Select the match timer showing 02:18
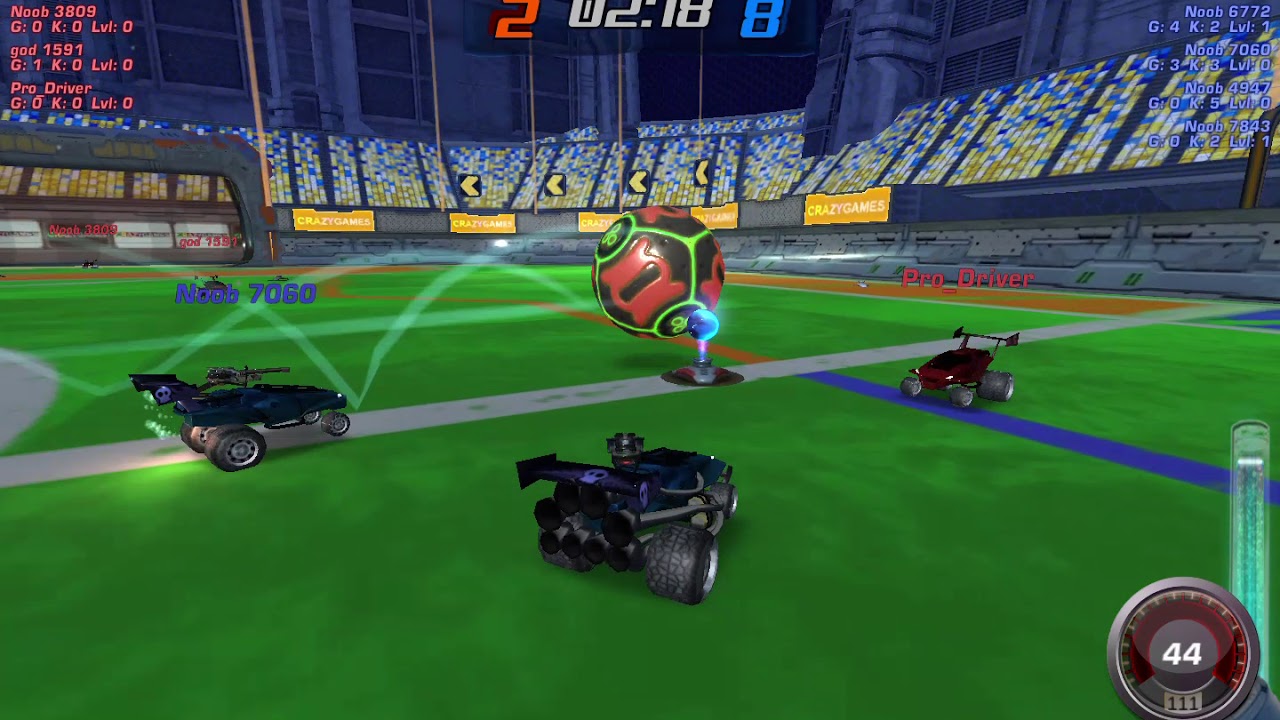 (637, 15)
